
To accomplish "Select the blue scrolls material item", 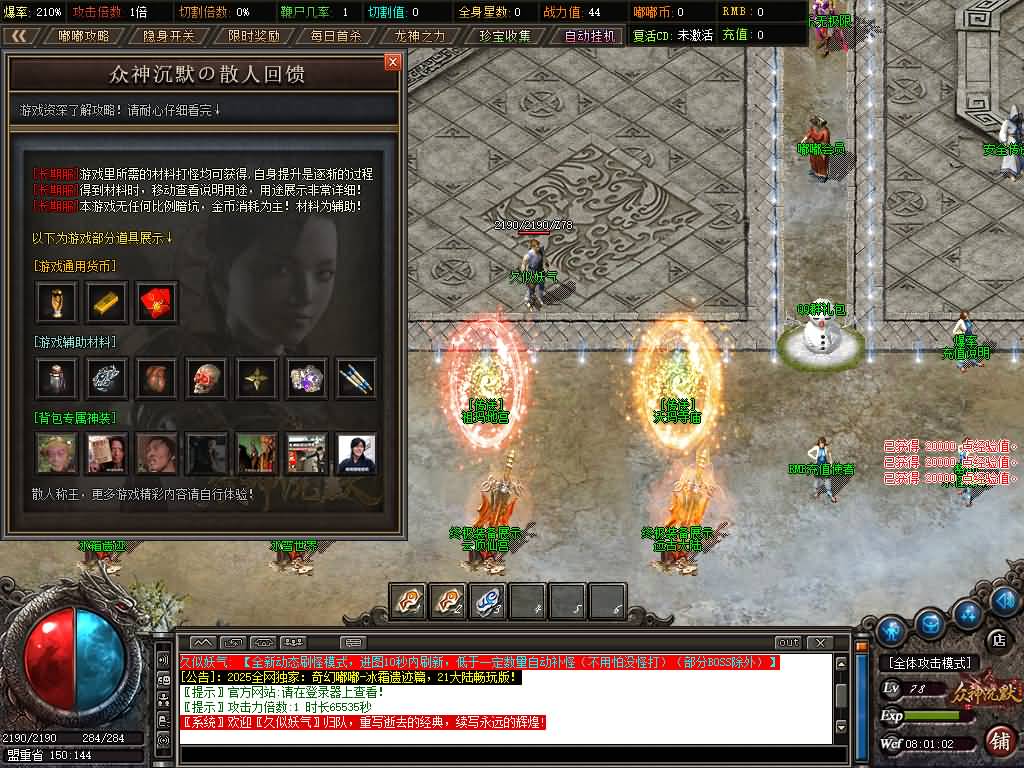I will coord(356,377).
